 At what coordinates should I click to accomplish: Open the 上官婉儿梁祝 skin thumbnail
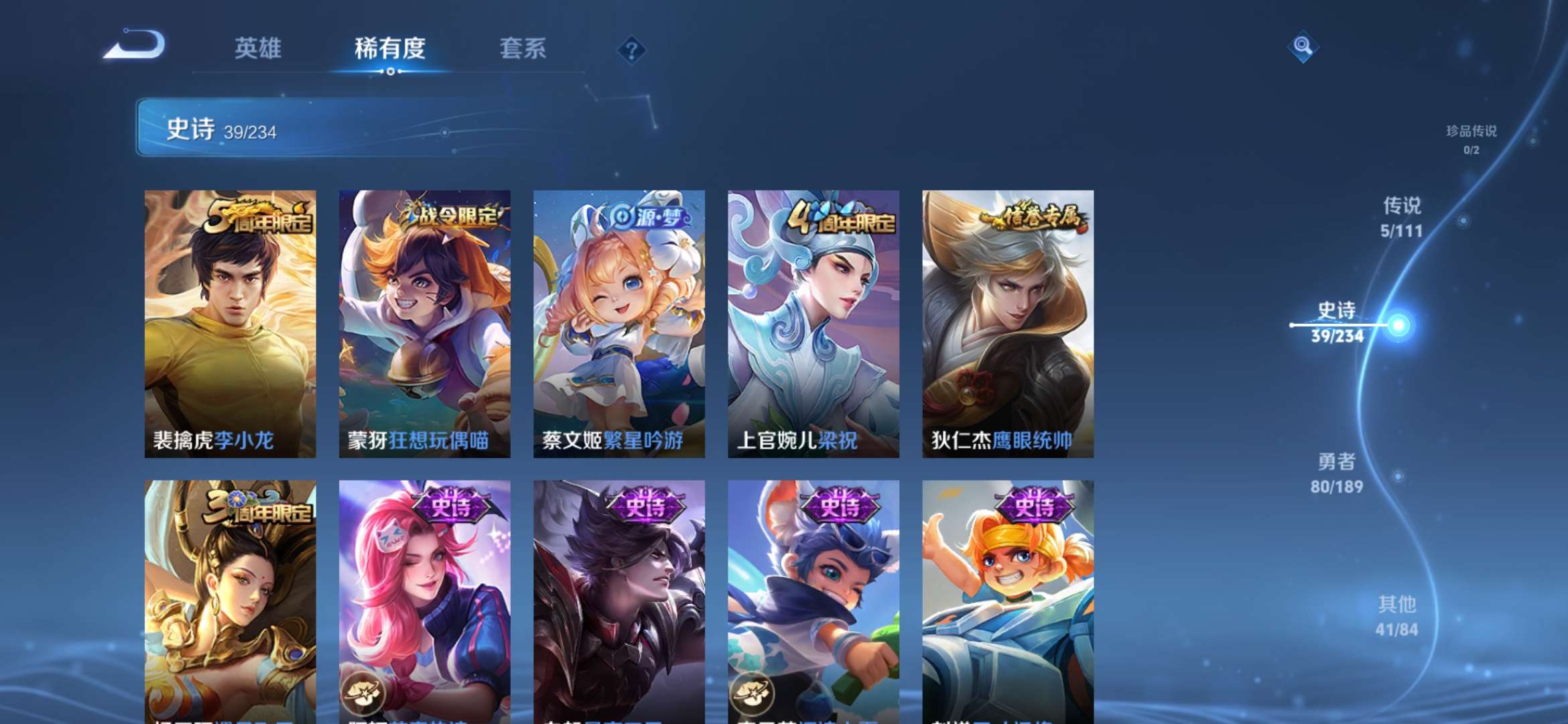tap(811, 322)
